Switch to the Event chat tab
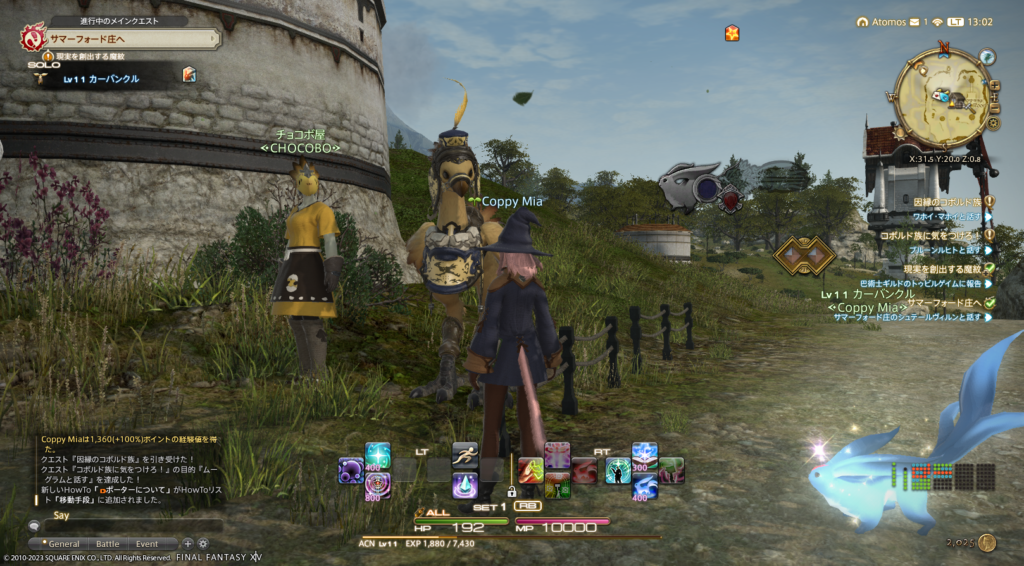The image size is (1024, 566). pos(147,544)
